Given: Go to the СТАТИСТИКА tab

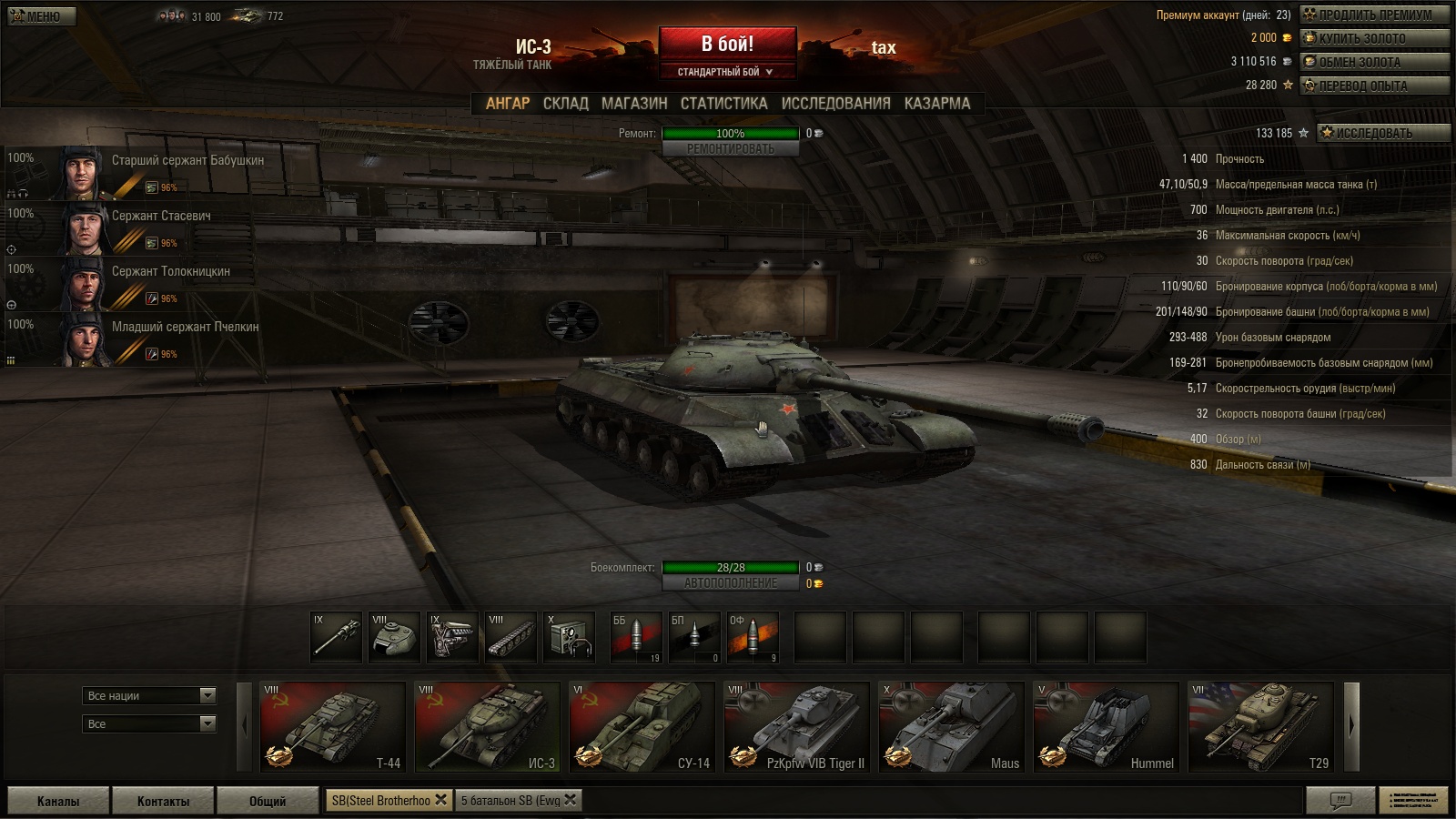Looking at the screenshot, I should [723, 104].
